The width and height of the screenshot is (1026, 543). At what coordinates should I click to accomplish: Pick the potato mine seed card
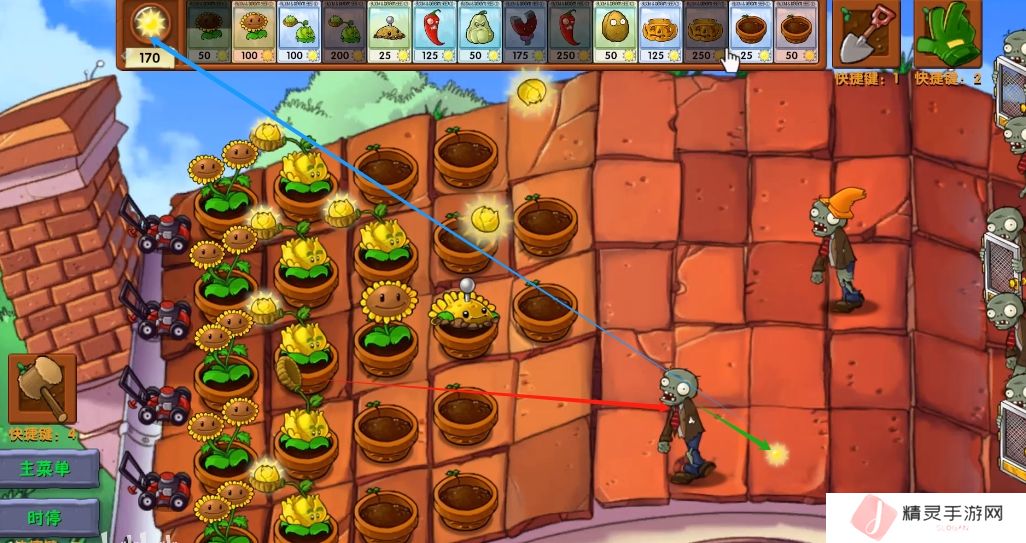point(387,32)
